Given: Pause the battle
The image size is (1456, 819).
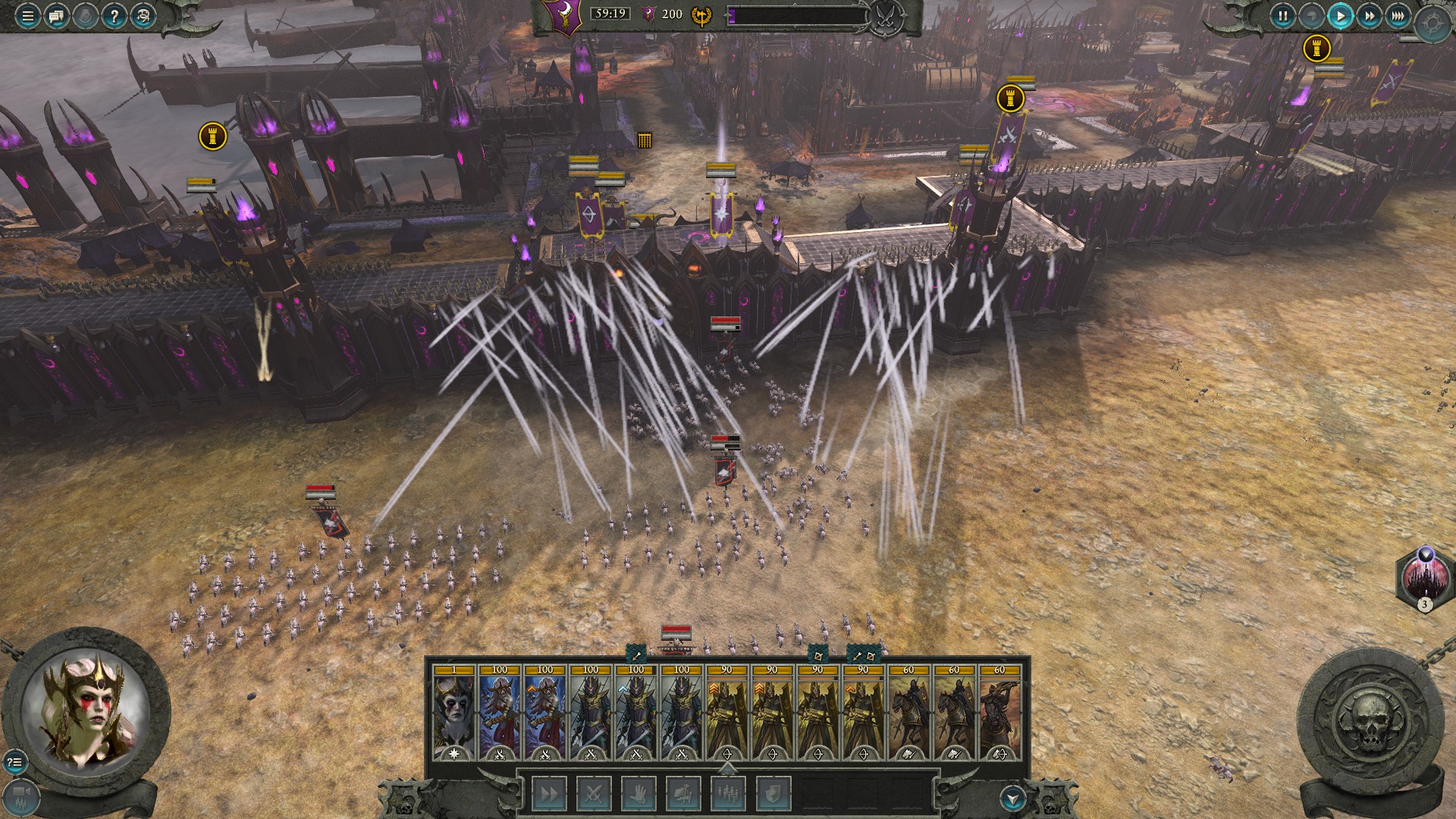Looking at the screenshot, I should click(1282, 16).
